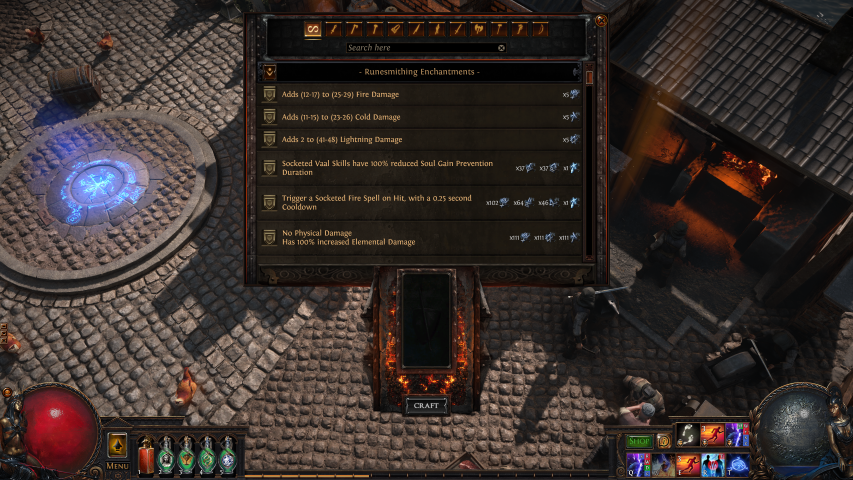Pick the Lightning Damage enchantment recipe
This screenshot has width=853, height=480.
(x=420, y=140)
